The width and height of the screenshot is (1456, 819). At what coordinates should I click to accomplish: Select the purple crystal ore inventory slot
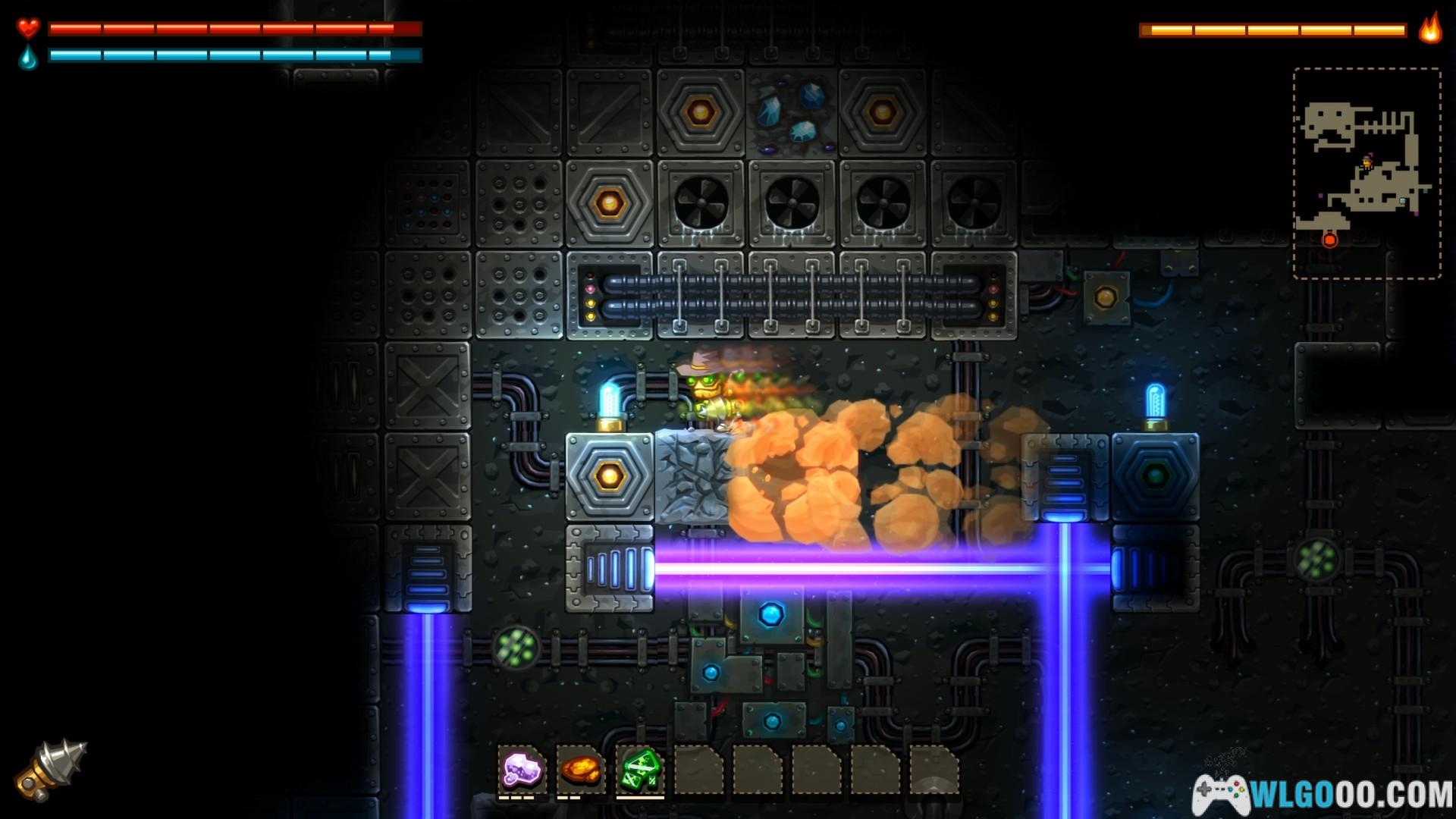(x=522, y=770)
